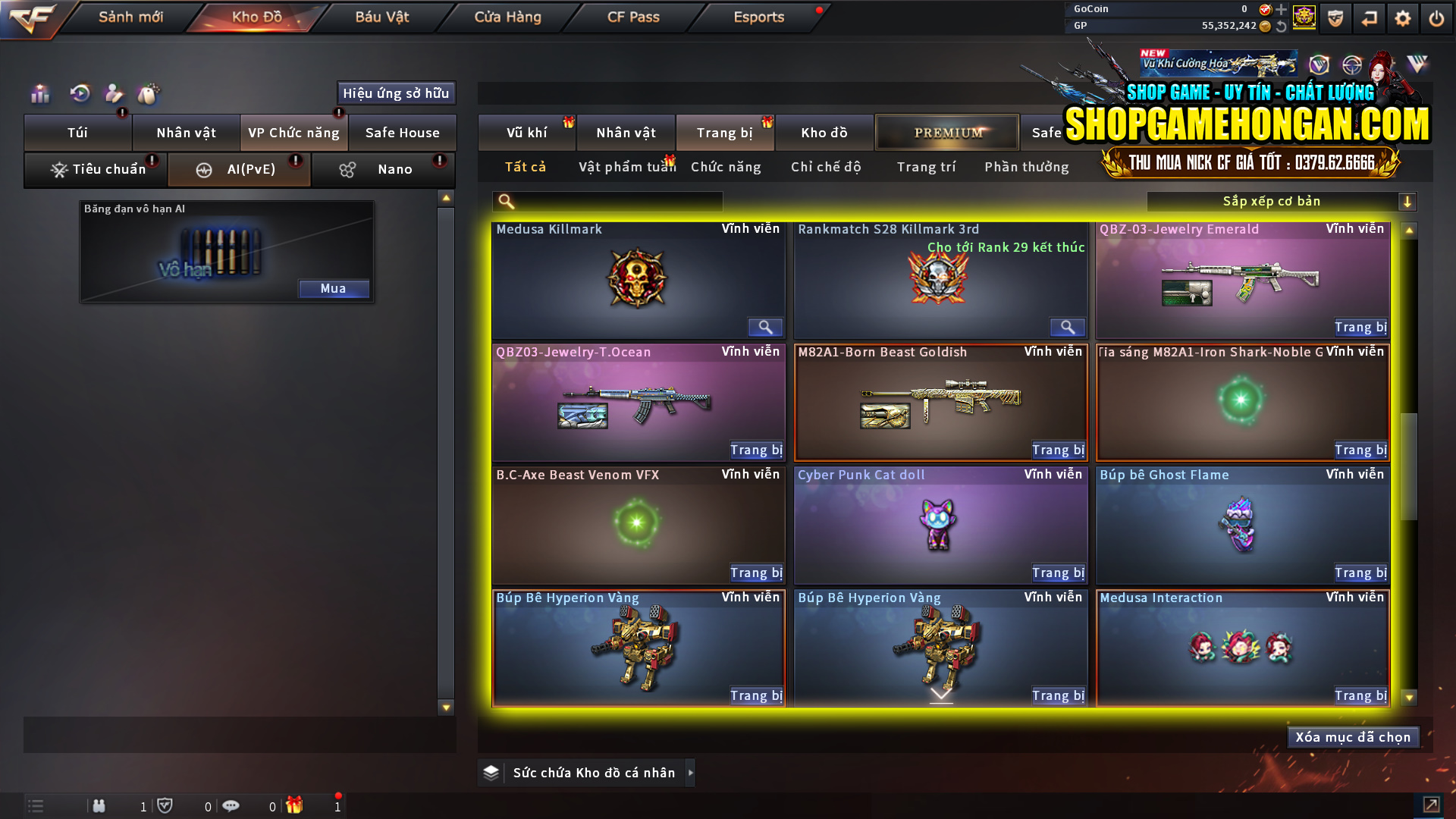Click the down chevron under Búp Bê Hyperion Vàng
The image size is (1456, 819).
click(940, 693)
